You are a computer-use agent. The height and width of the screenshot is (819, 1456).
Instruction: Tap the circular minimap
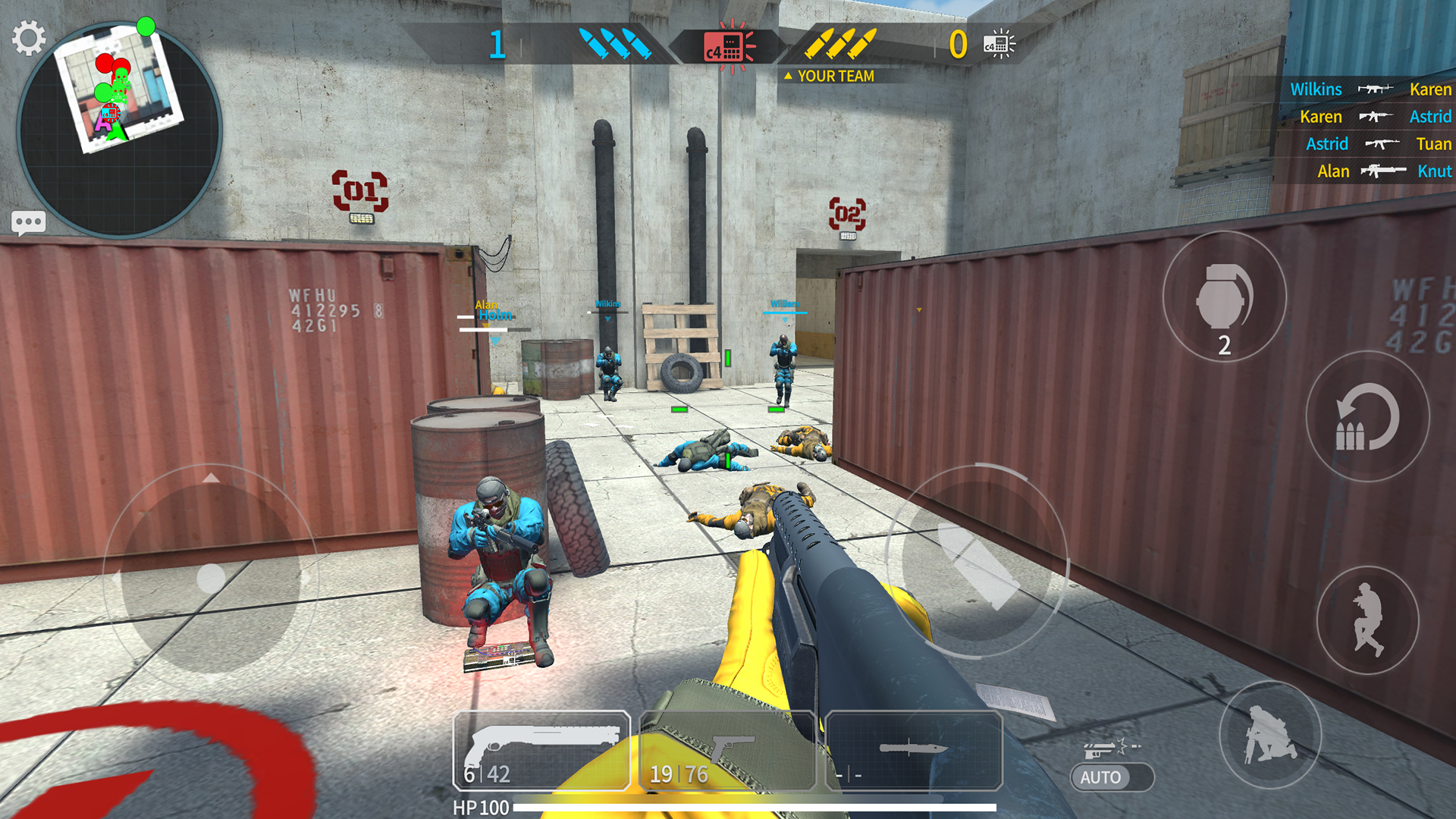click(119, 130)
